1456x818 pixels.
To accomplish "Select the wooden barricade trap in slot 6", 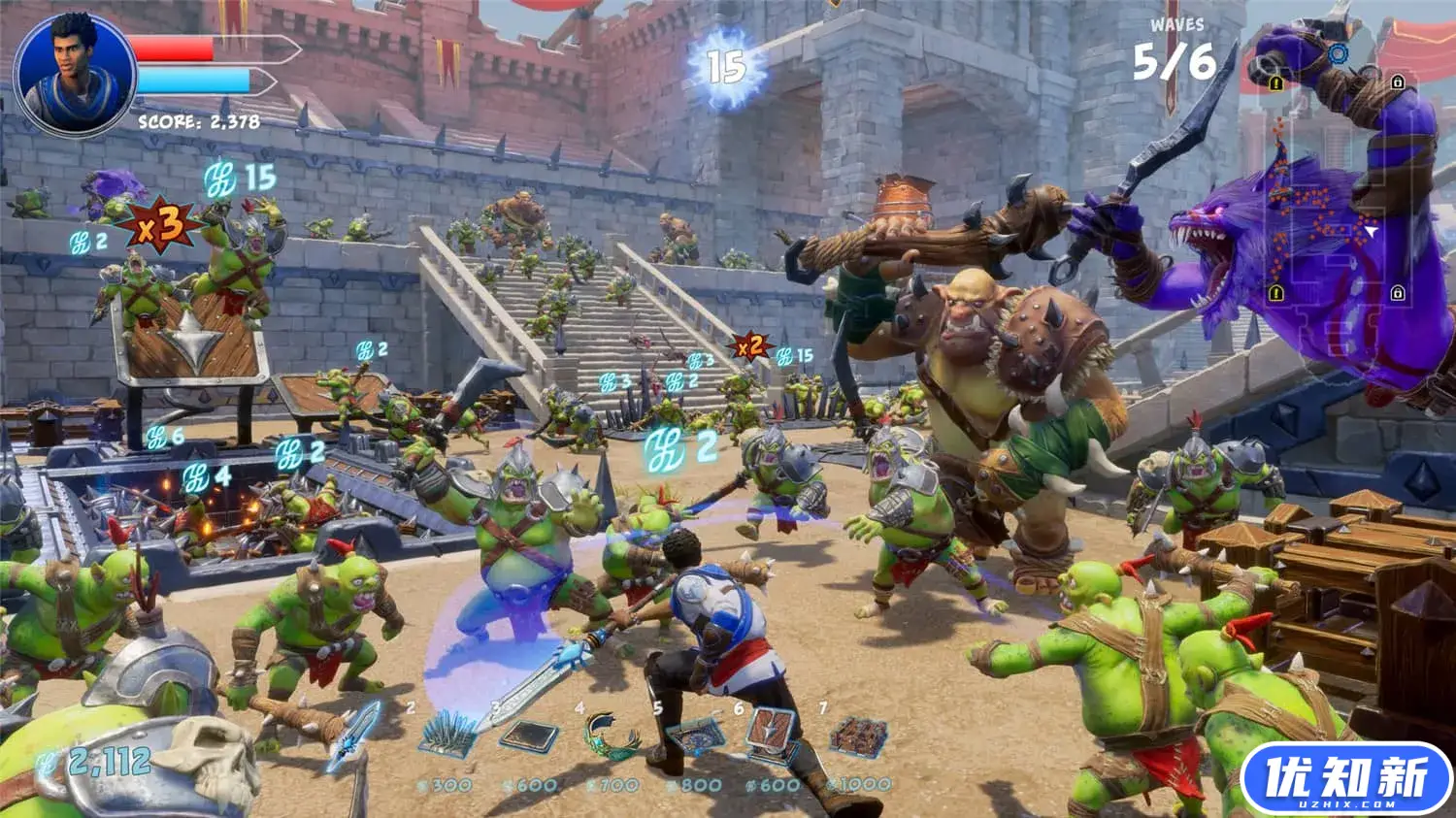I will point(774,735).
